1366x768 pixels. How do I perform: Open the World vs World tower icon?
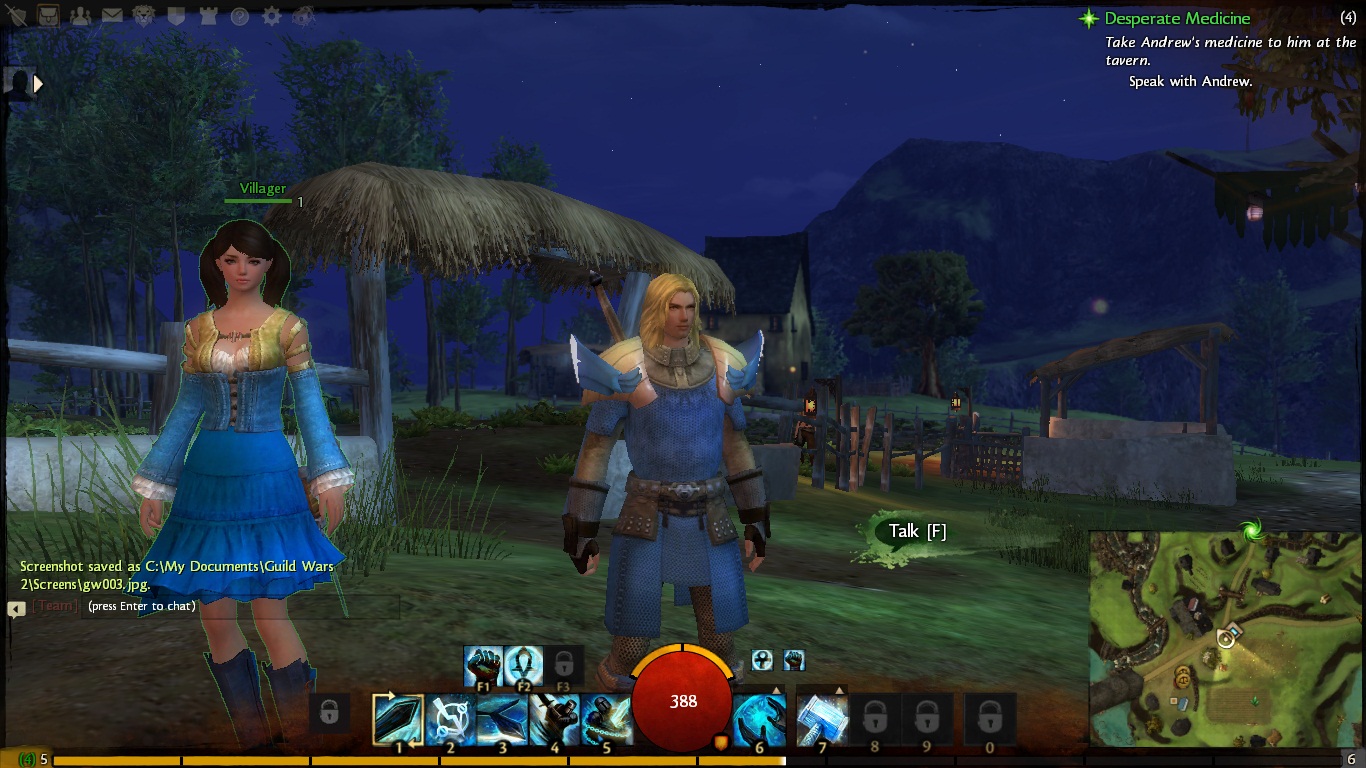coord(207,16)
